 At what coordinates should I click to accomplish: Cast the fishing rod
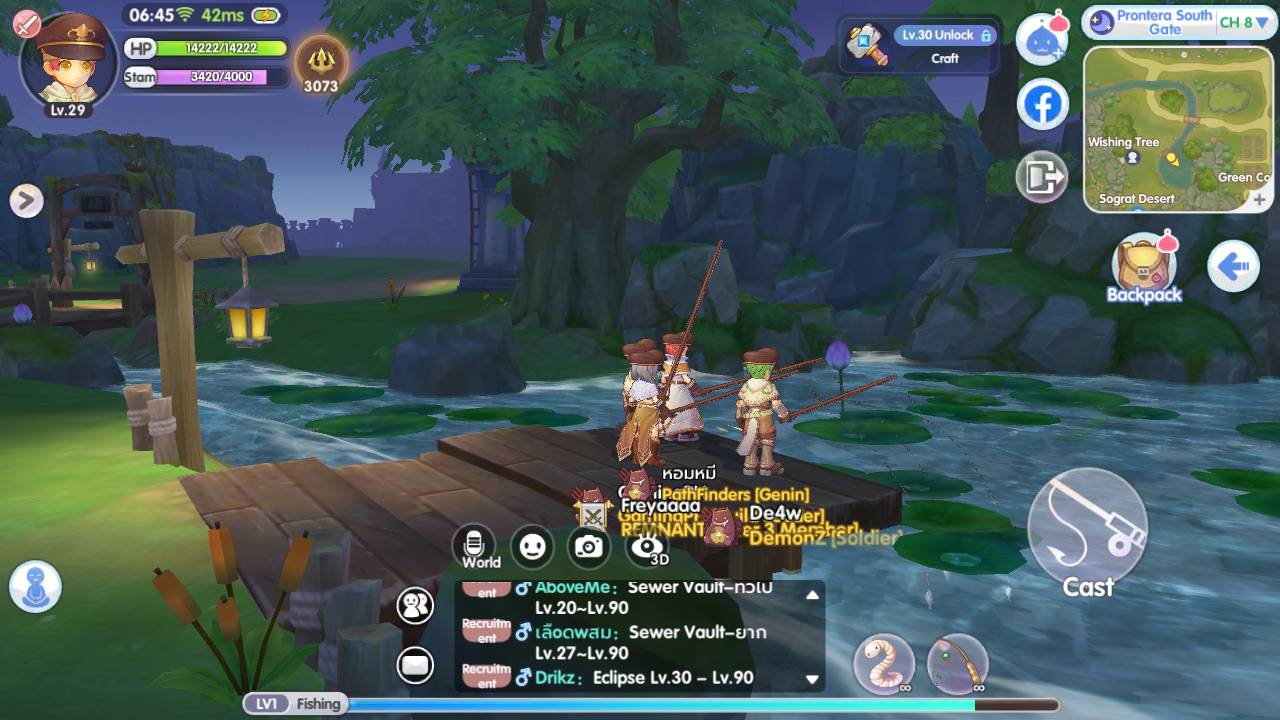click(1087, 529)
